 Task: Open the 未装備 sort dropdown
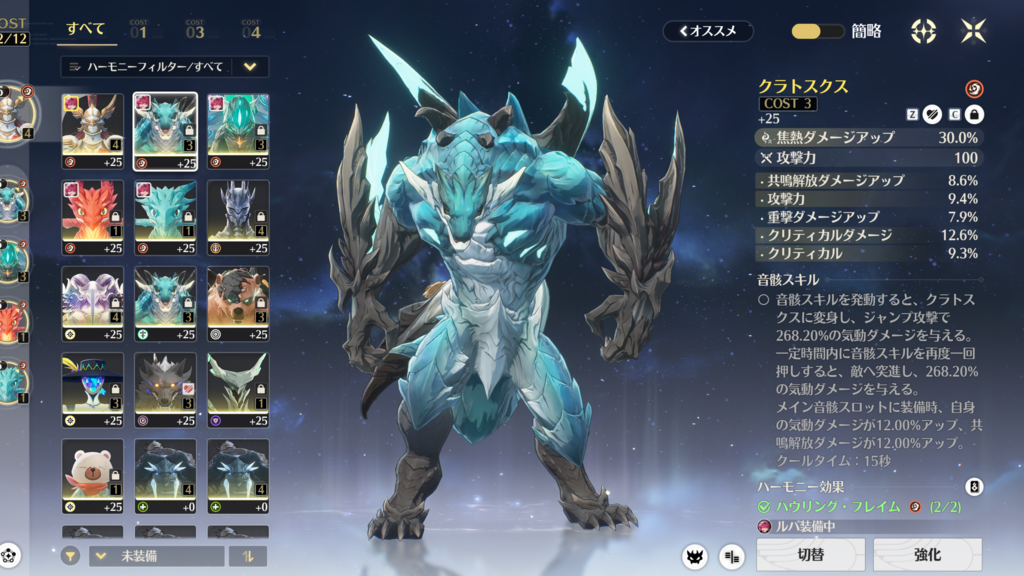pyautogui.click(x=156, y=556)
